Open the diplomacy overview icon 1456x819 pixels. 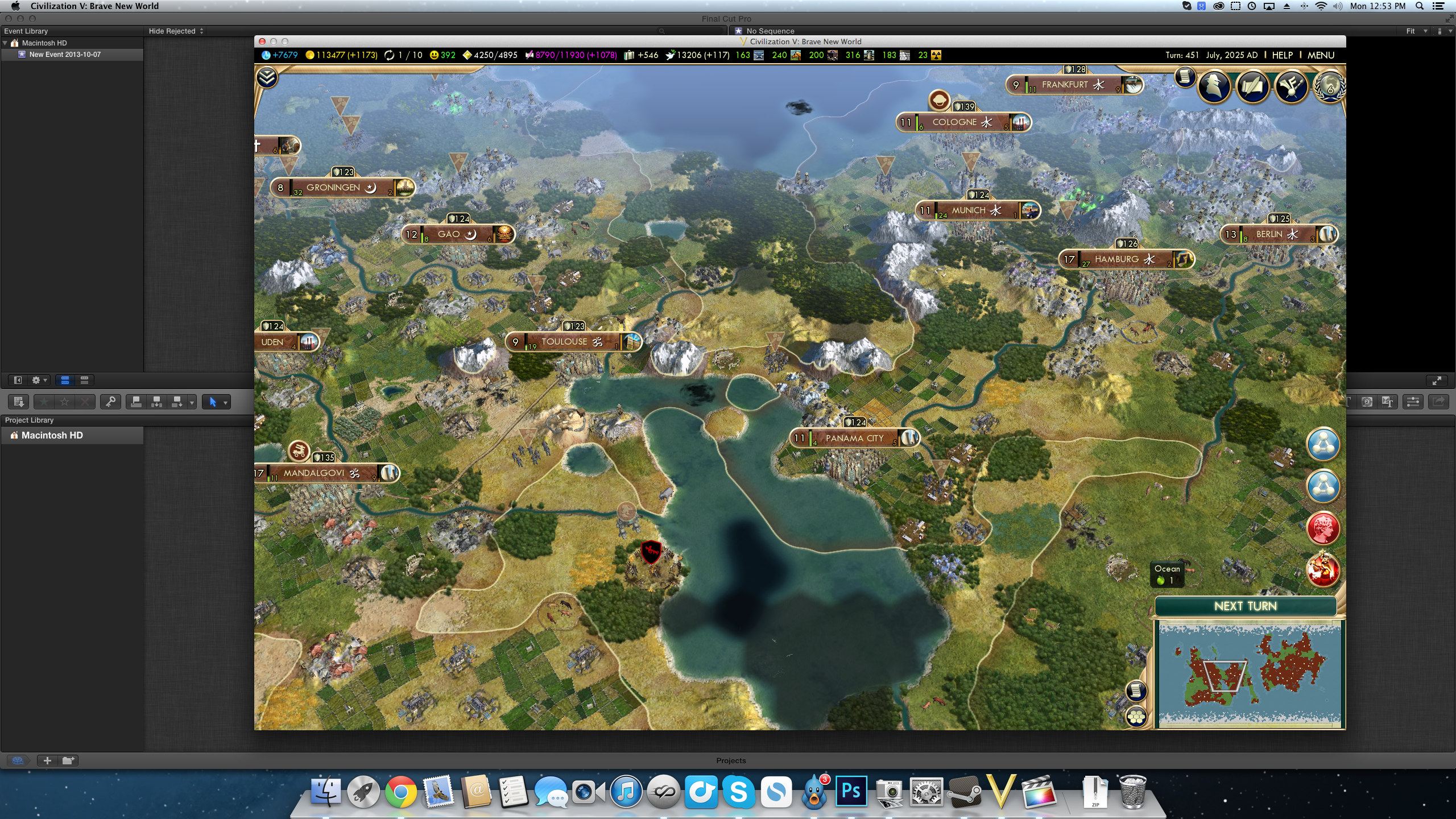point(1290,87)
